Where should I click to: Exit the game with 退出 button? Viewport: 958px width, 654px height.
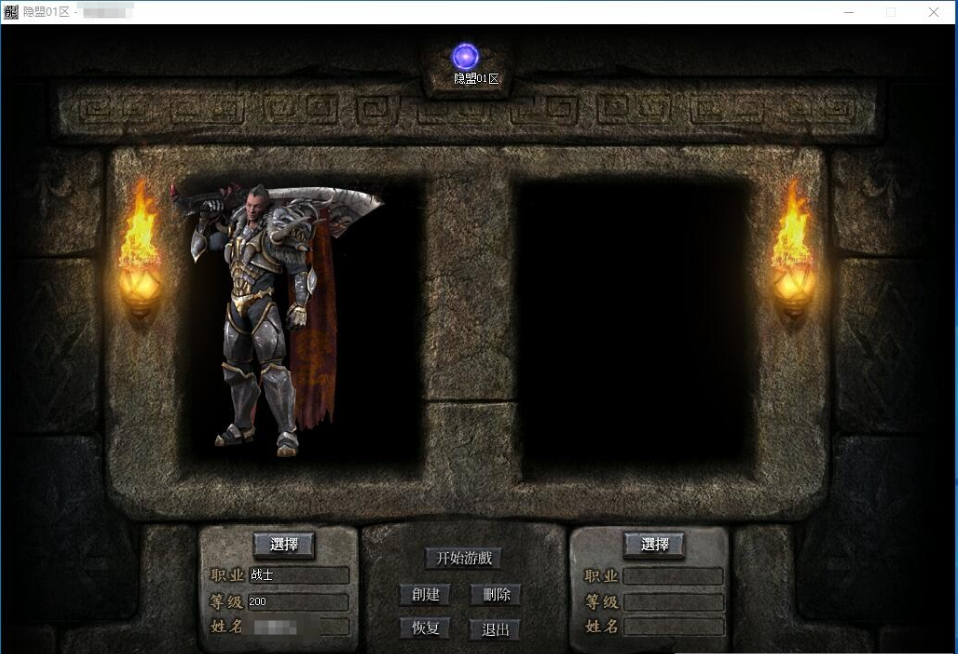[x=496, y=629]
